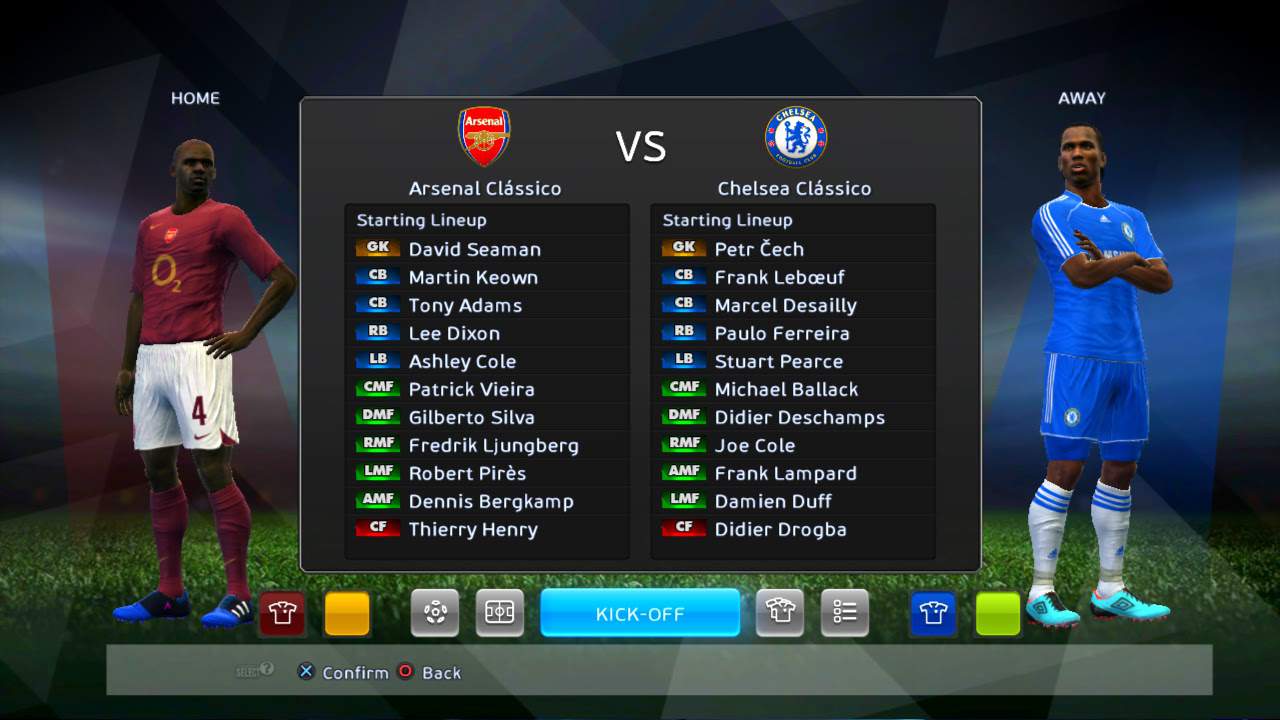Screen dimensions: 1280x720
Task: Open the away team's blue shirt selection
Action: pos(933,613)
